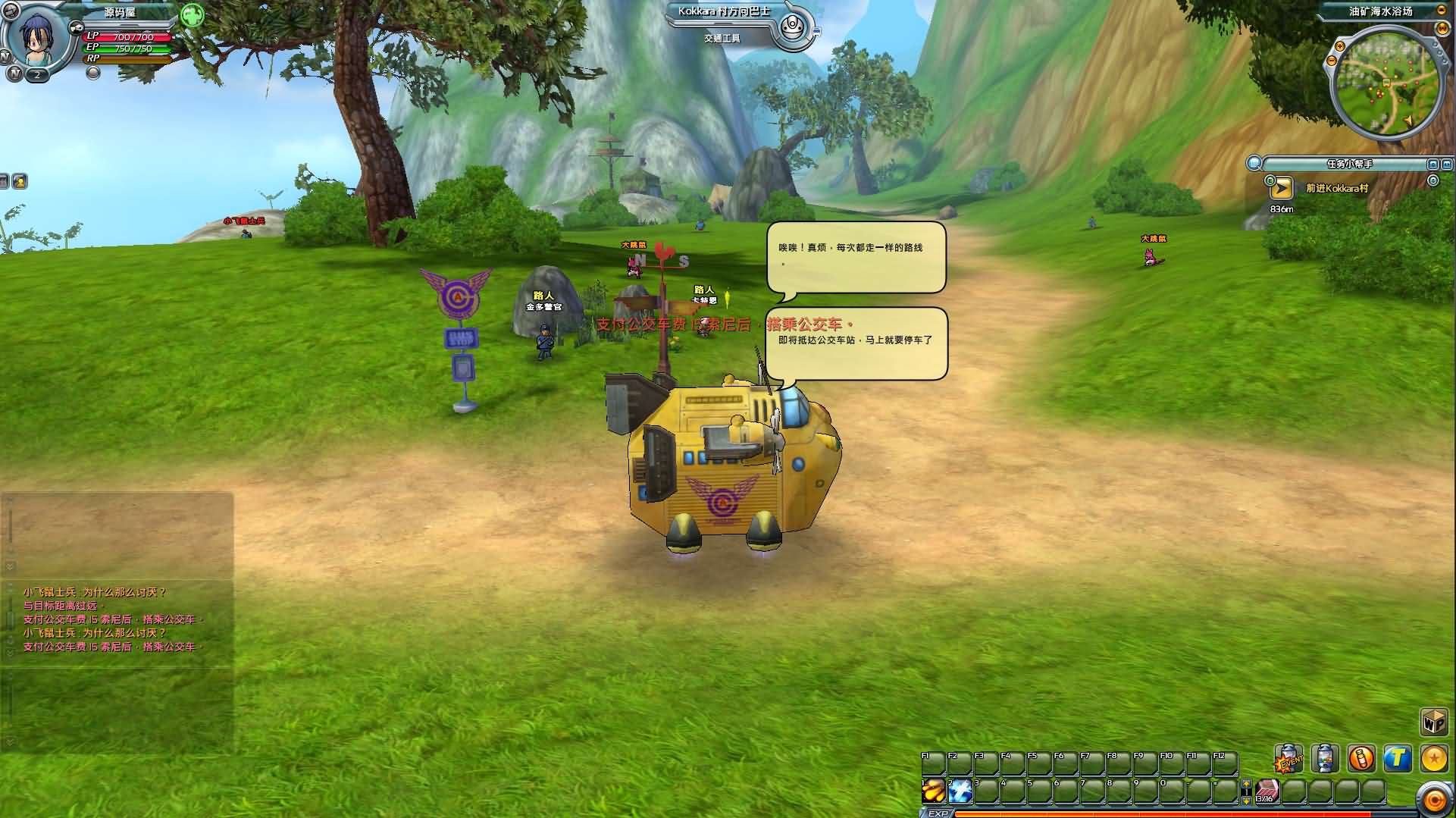Zoom in the minimap with plus button
Image resolution: width=1456 pixels, height=818 pixels.
[x=1340, y=47]
